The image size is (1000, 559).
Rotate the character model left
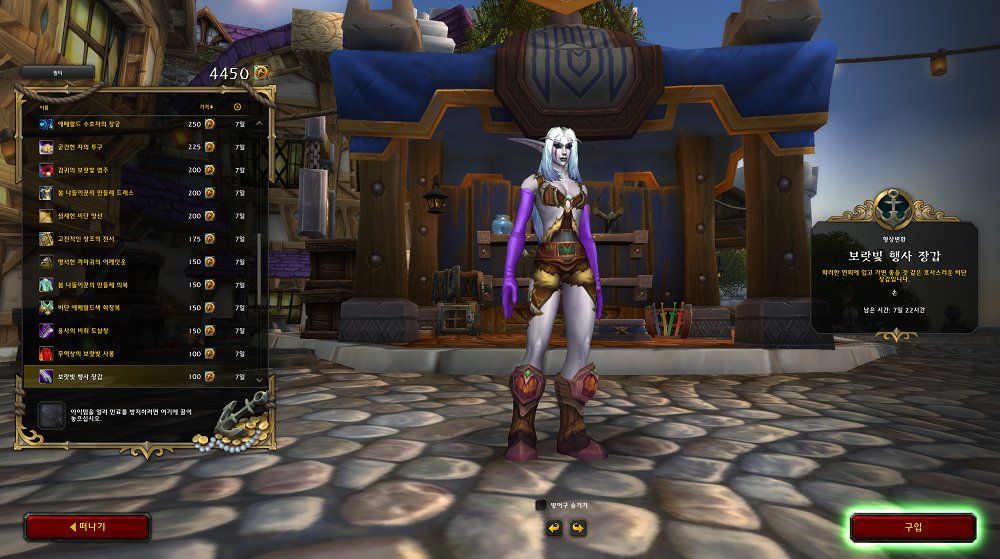pos(553,527)
